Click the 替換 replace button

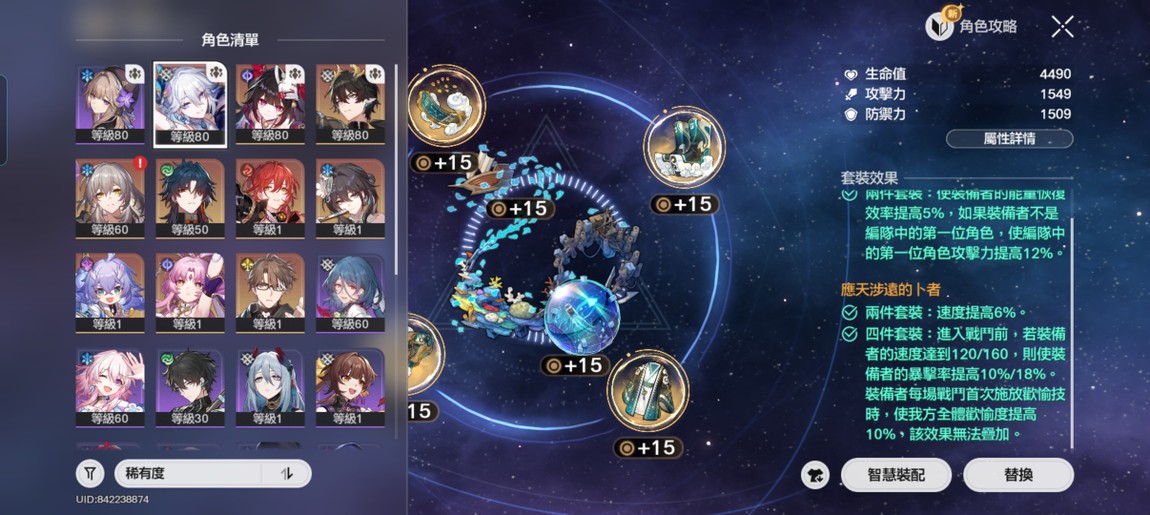(x=1018, y=475)
